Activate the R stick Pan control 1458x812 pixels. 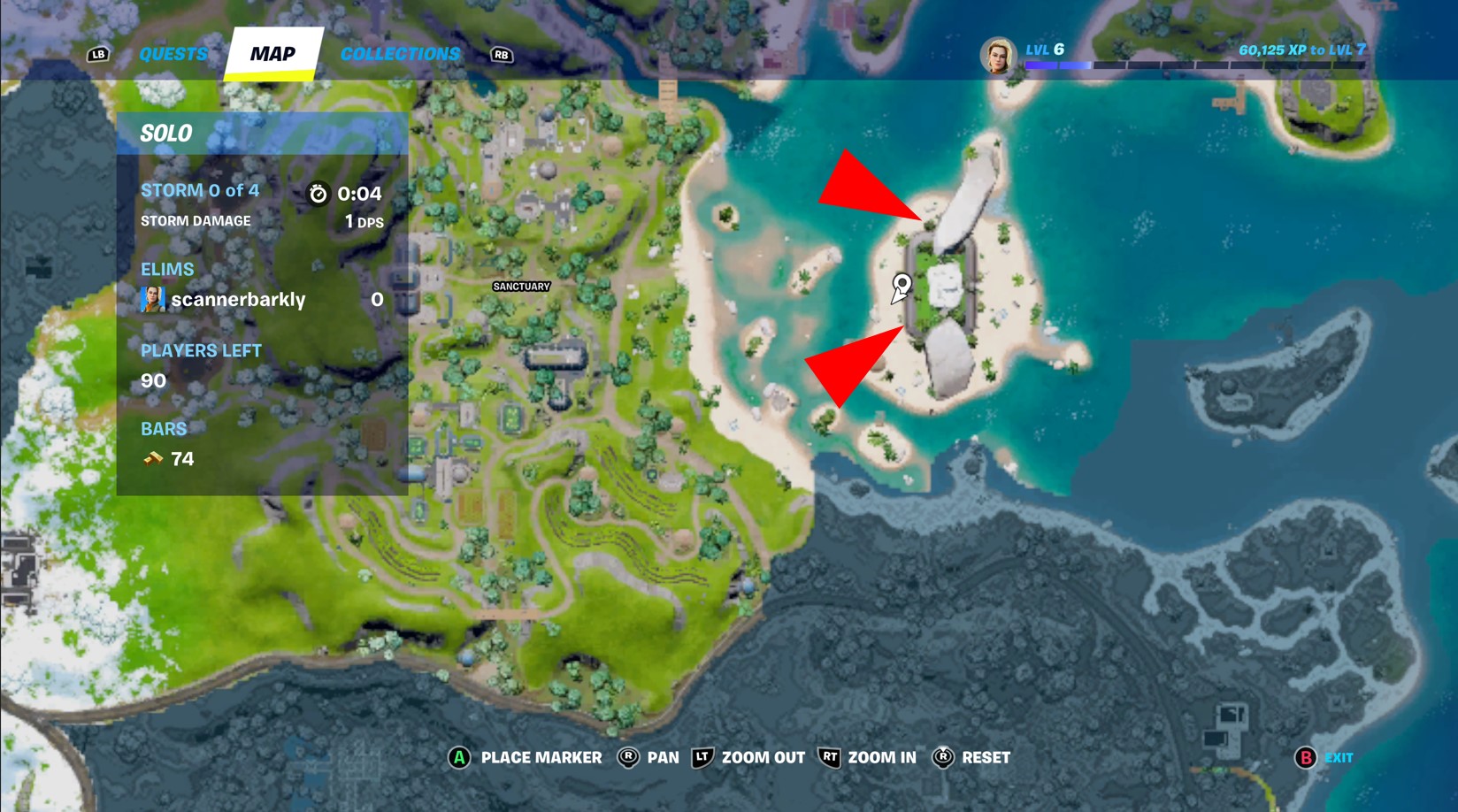[x=625, y=757]
